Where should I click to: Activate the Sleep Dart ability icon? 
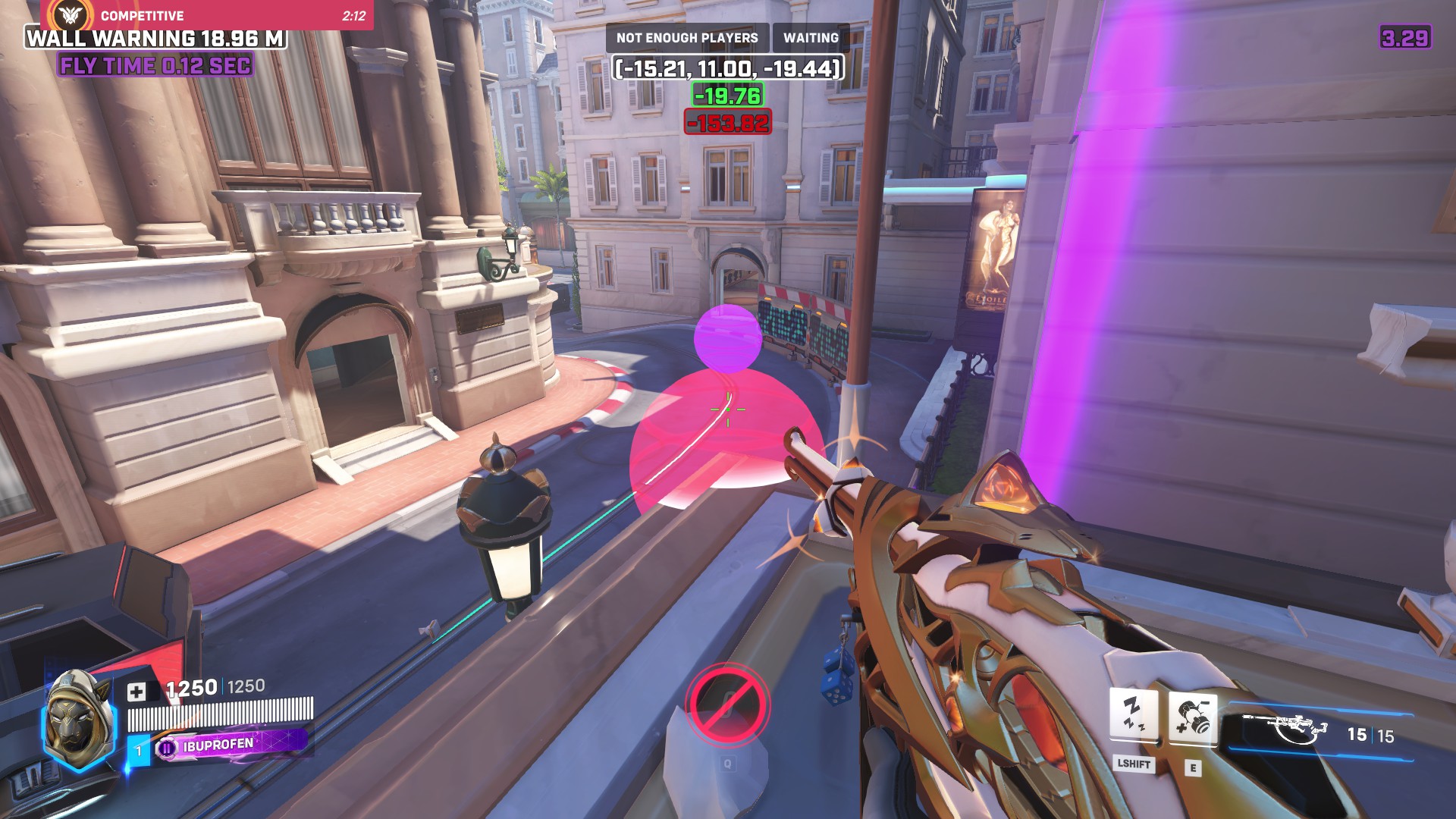tap(1133, 714)
